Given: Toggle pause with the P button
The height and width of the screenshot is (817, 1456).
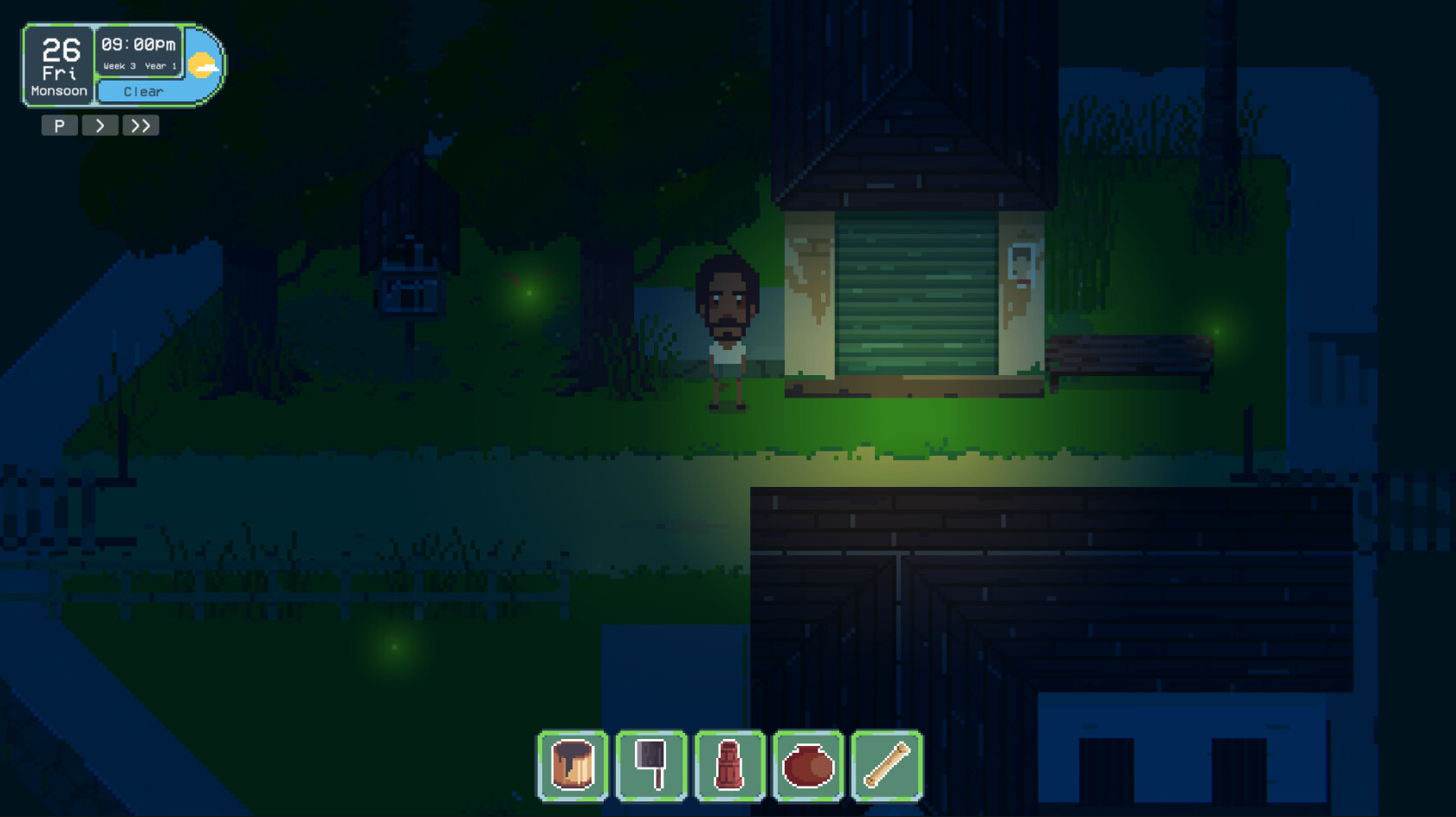Looking at the screenshot, I should [x=59, y=125].
